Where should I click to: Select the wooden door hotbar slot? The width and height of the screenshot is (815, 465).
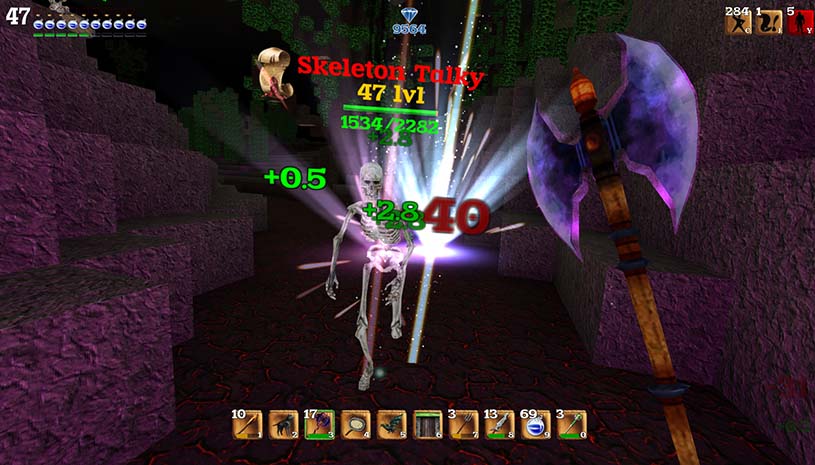pyautogui.click(x=428, y=425)
